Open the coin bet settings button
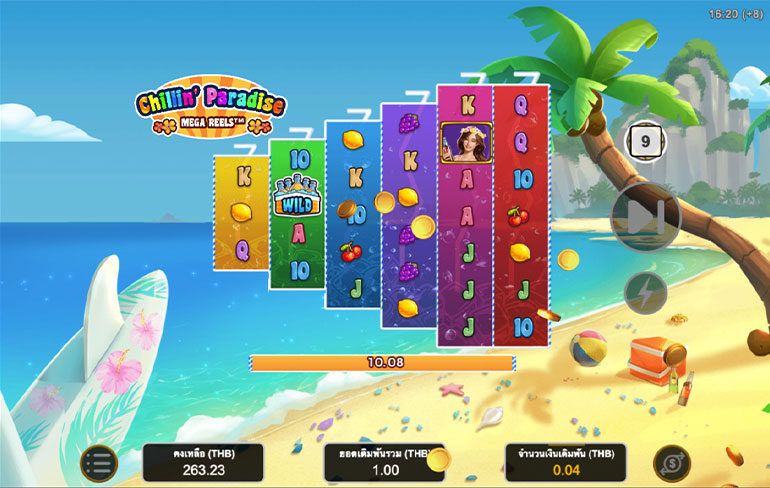Viewport: 770px width, 488px height. tap(671, 462)
